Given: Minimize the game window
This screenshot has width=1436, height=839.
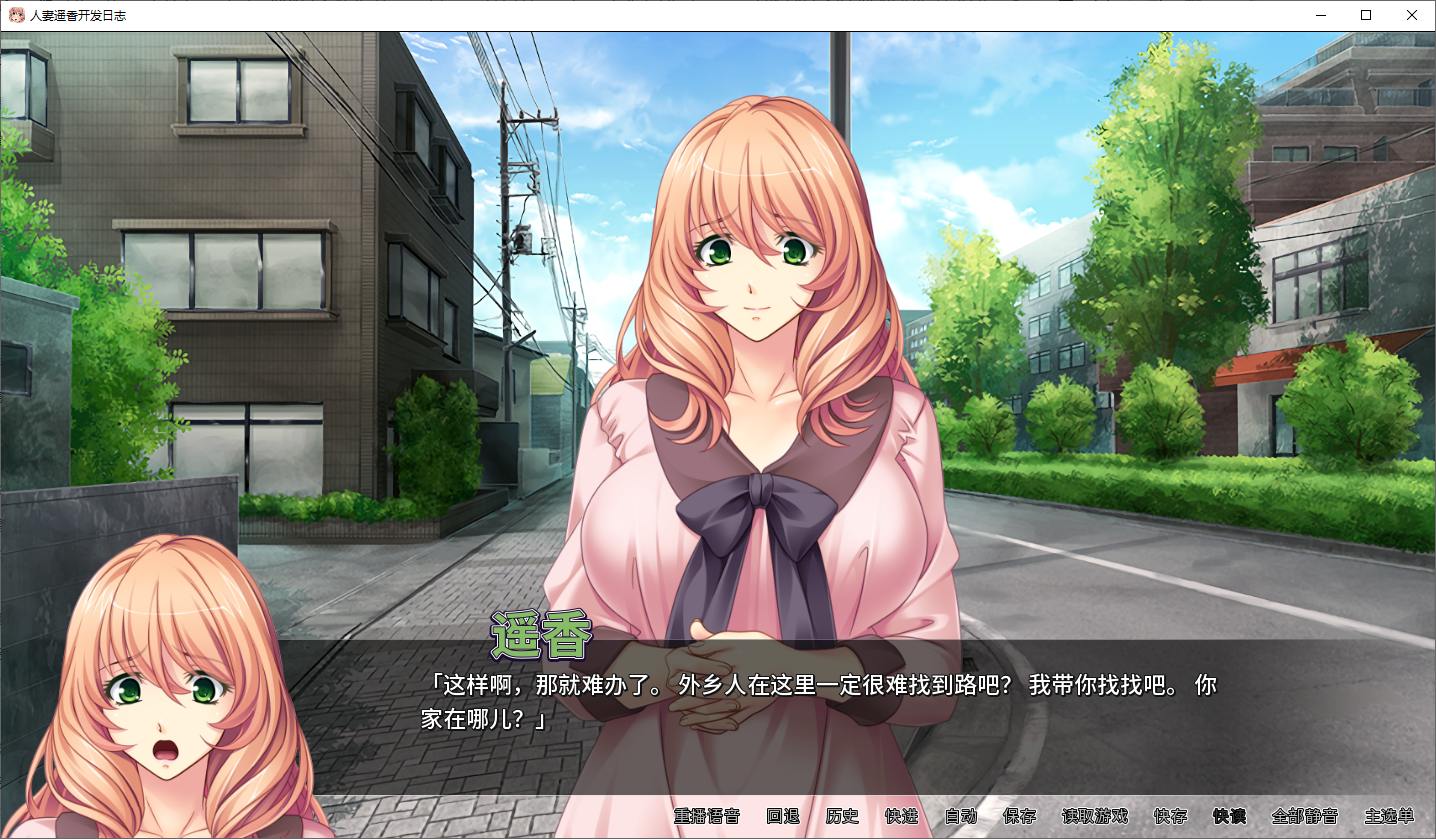Looking at the screenshot, I should [1320, 15].
